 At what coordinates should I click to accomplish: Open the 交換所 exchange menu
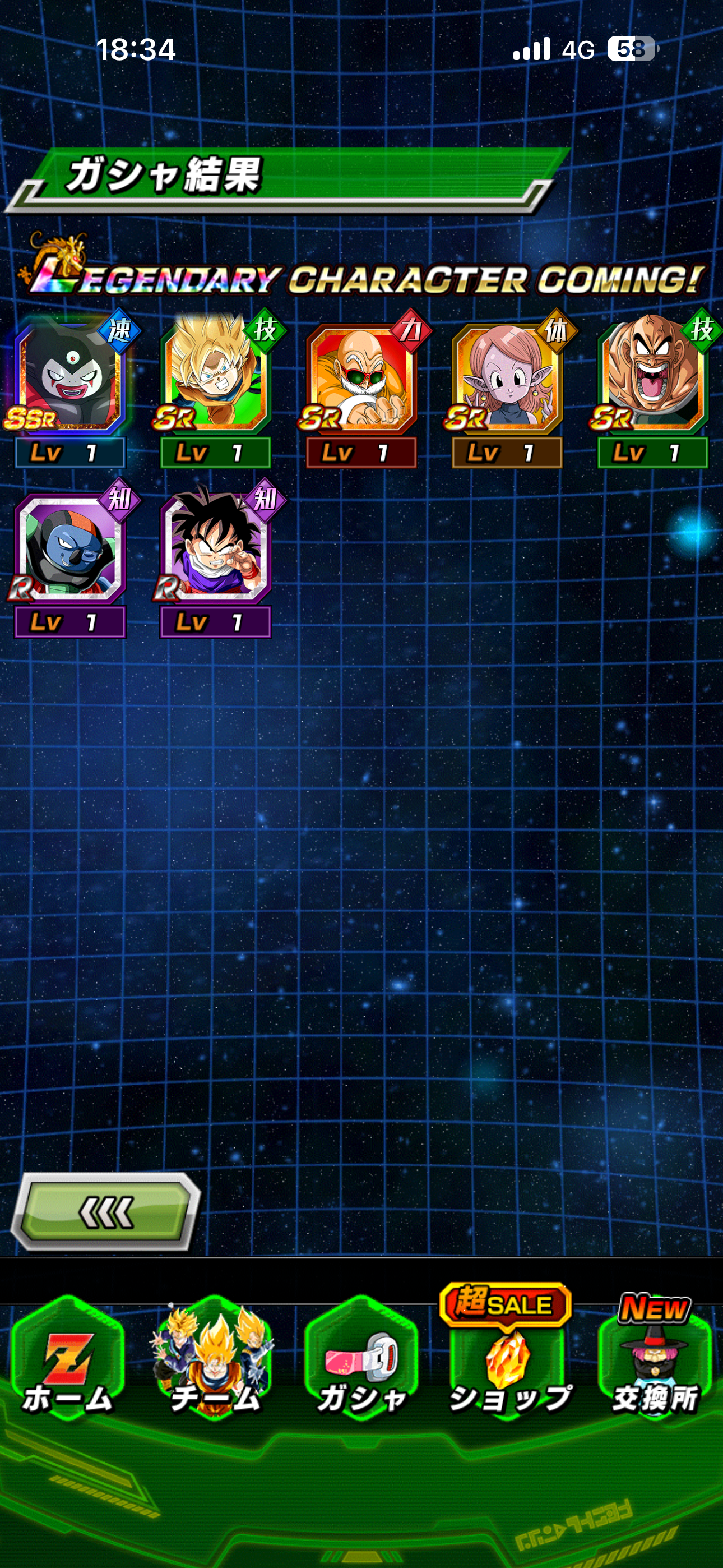click(x=654, y=1363)
